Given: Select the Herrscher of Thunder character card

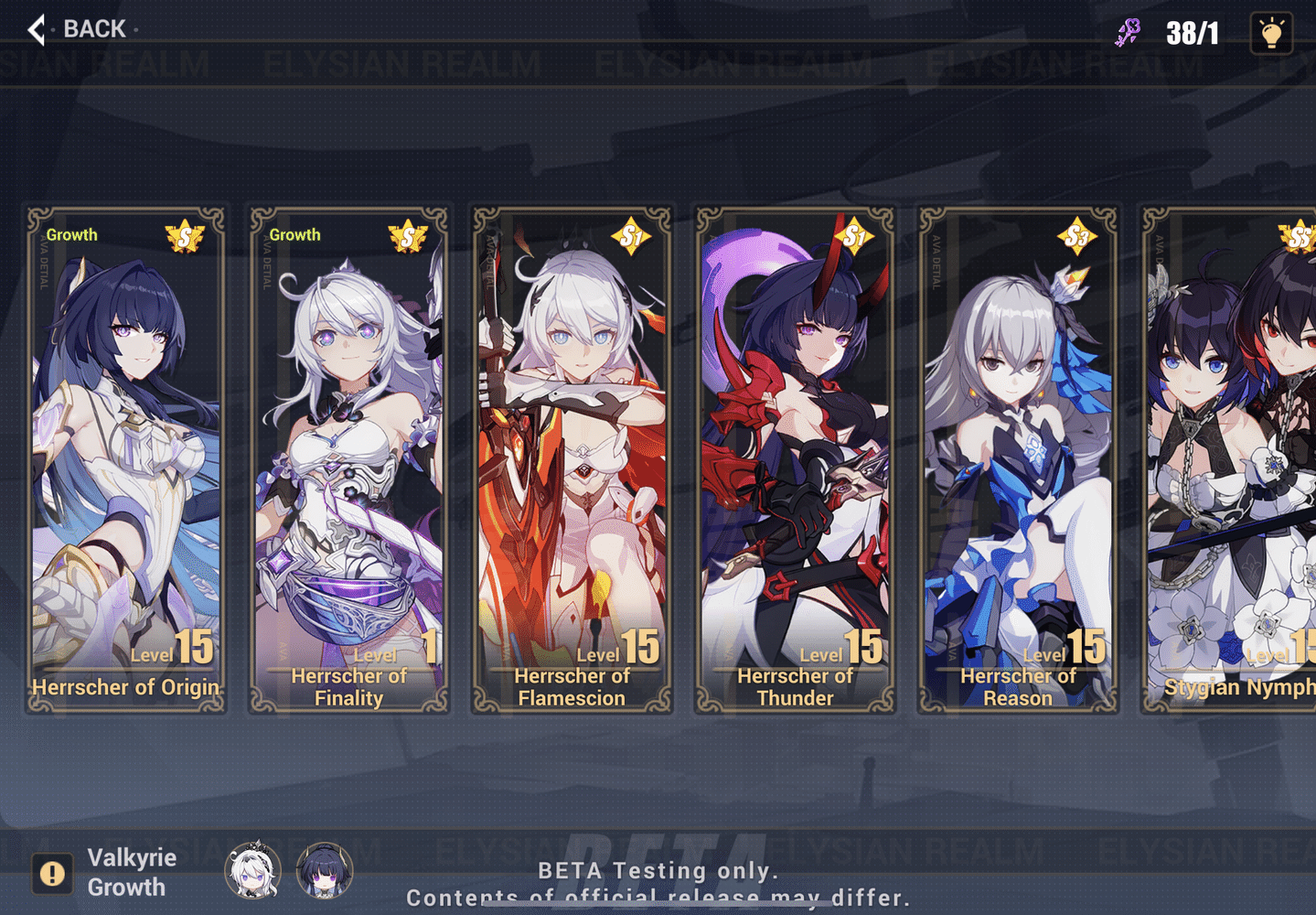Looking at the screenshot, I should [794, 457].
